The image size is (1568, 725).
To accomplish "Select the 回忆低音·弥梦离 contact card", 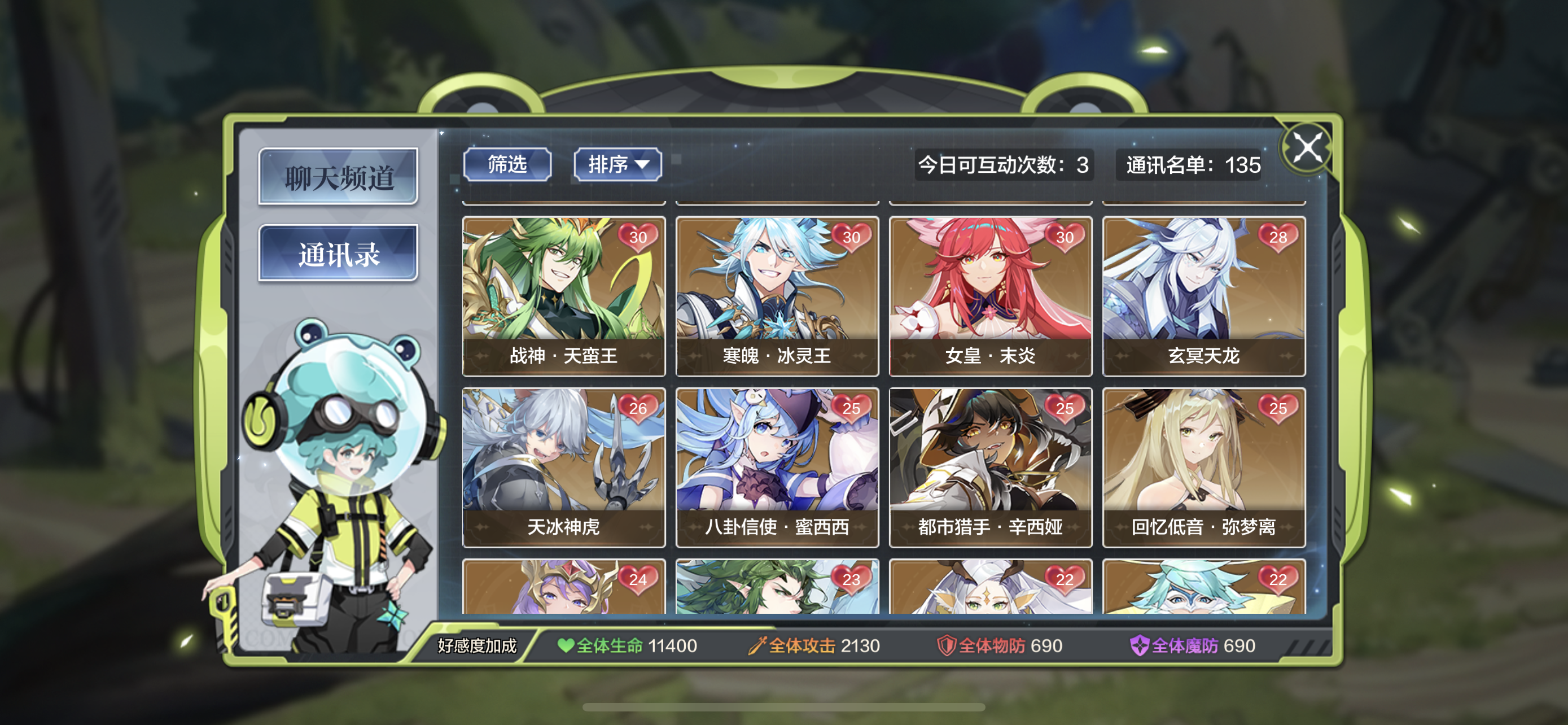I will [x=1203, y=467].
